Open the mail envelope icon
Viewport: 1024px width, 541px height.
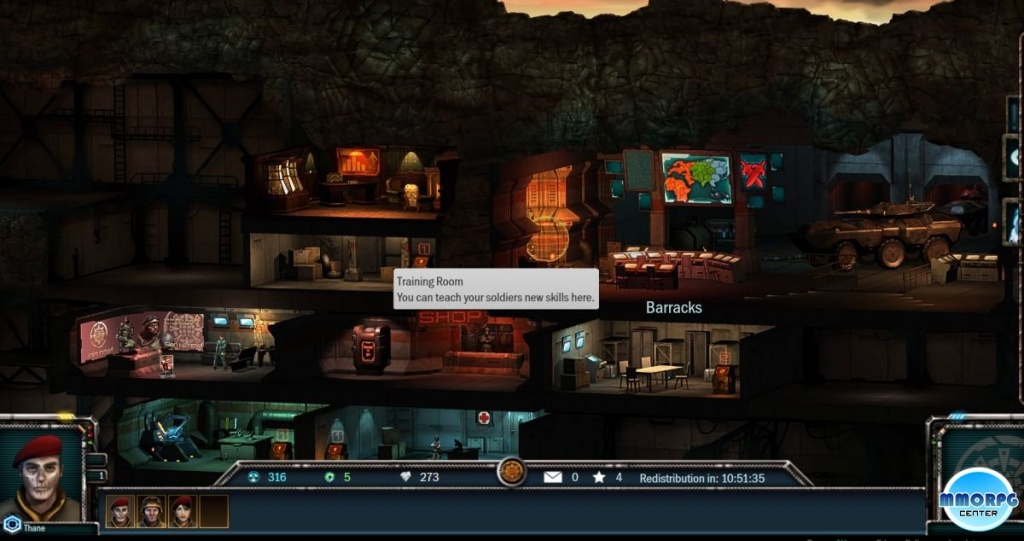click(x=553, y=477)
